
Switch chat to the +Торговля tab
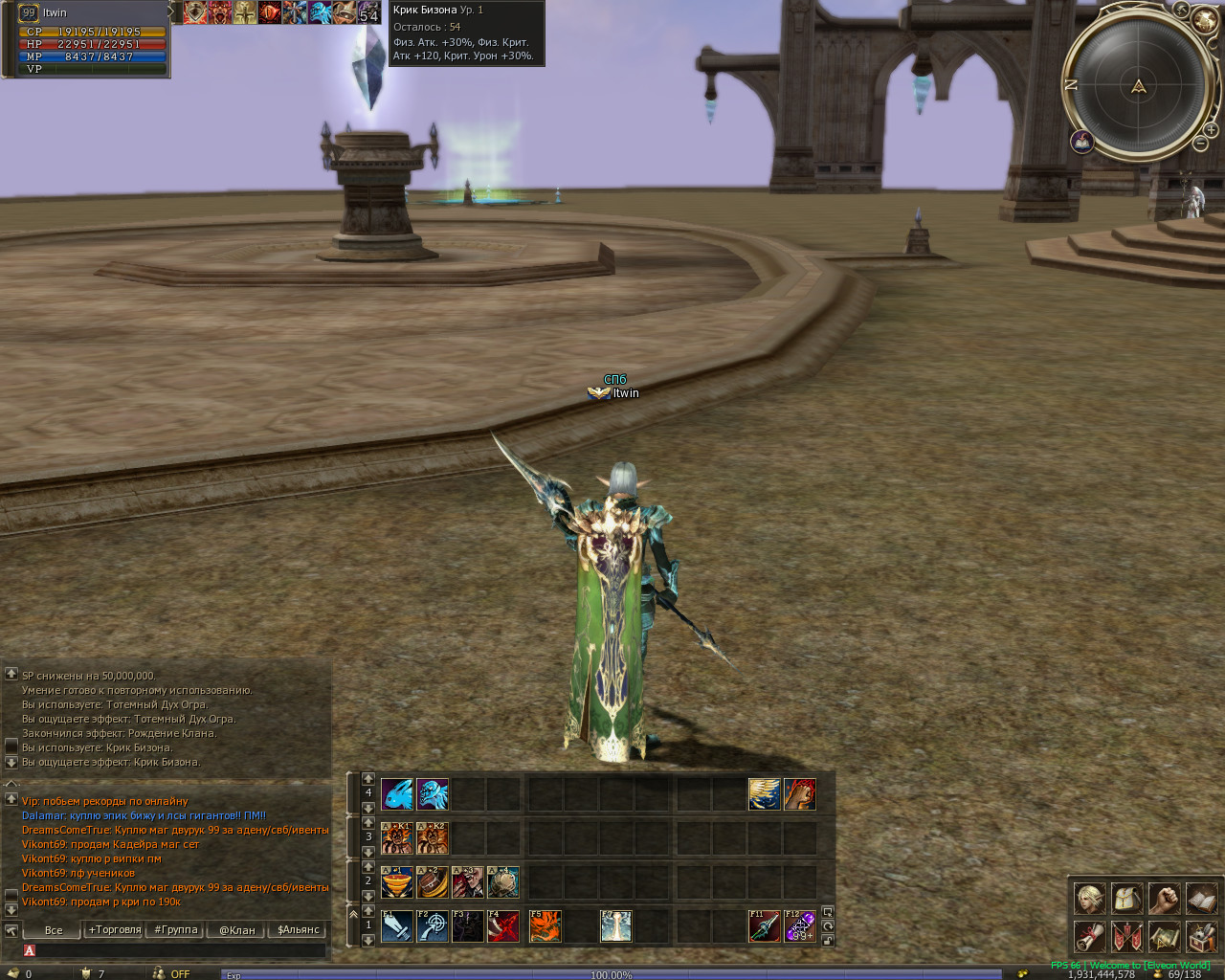point(115,929)
